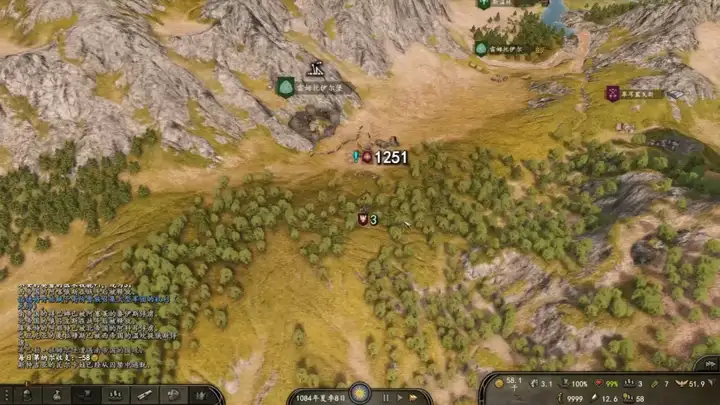Screen dimensions: 720x405
Task: Select the party nameplate showing 3 troops
Action: pyautogui.click(x=367, y=219)
